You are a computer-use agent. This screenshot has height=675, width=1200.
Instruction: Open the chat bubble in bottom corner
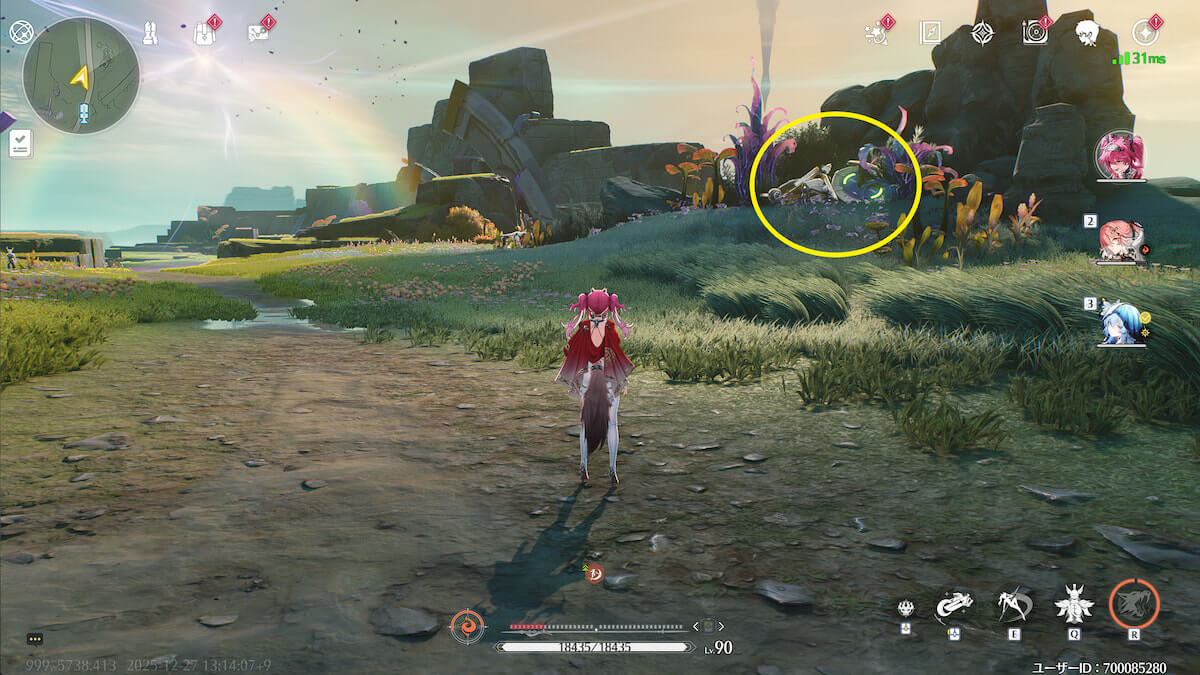35,638
